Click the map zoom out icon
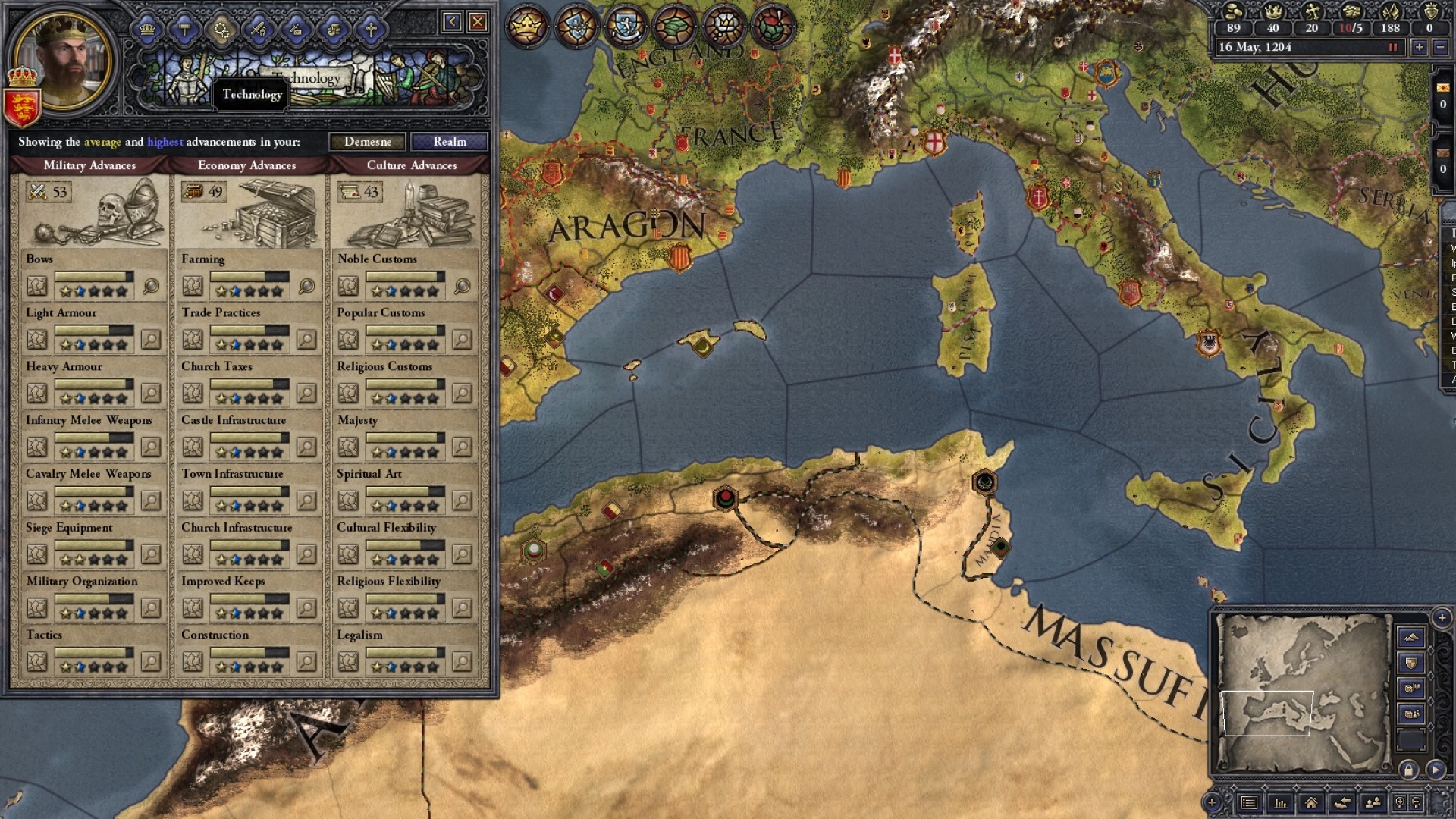Image resolution: width=1456 pixels, height=819 pixels. (x=1414, y=802)
